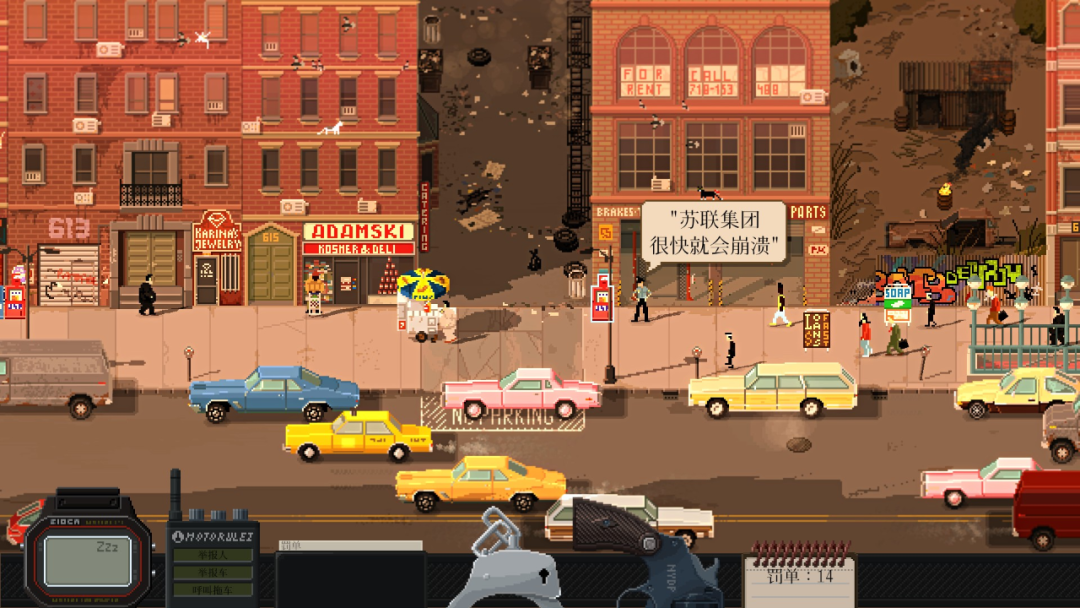This screenshot has height=608, width=1080.
Task: Choose 举报车 on the Motorulez radio
Action: pyautogui.click(x=212, y=573)
